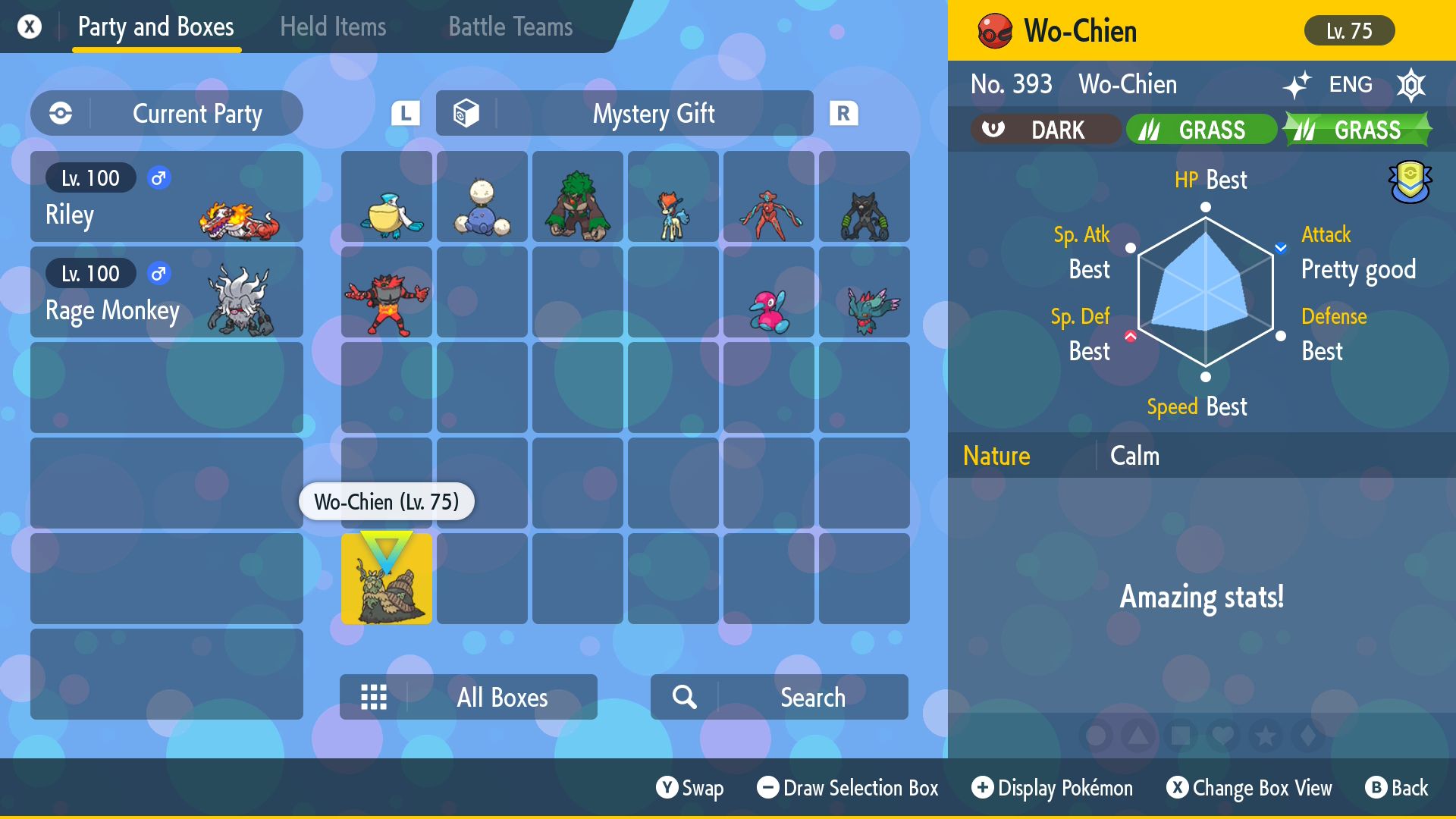This screenshot has width=1456, height=819.
Task: Choose the Deoxys box slot
Action: click(769, 196)
